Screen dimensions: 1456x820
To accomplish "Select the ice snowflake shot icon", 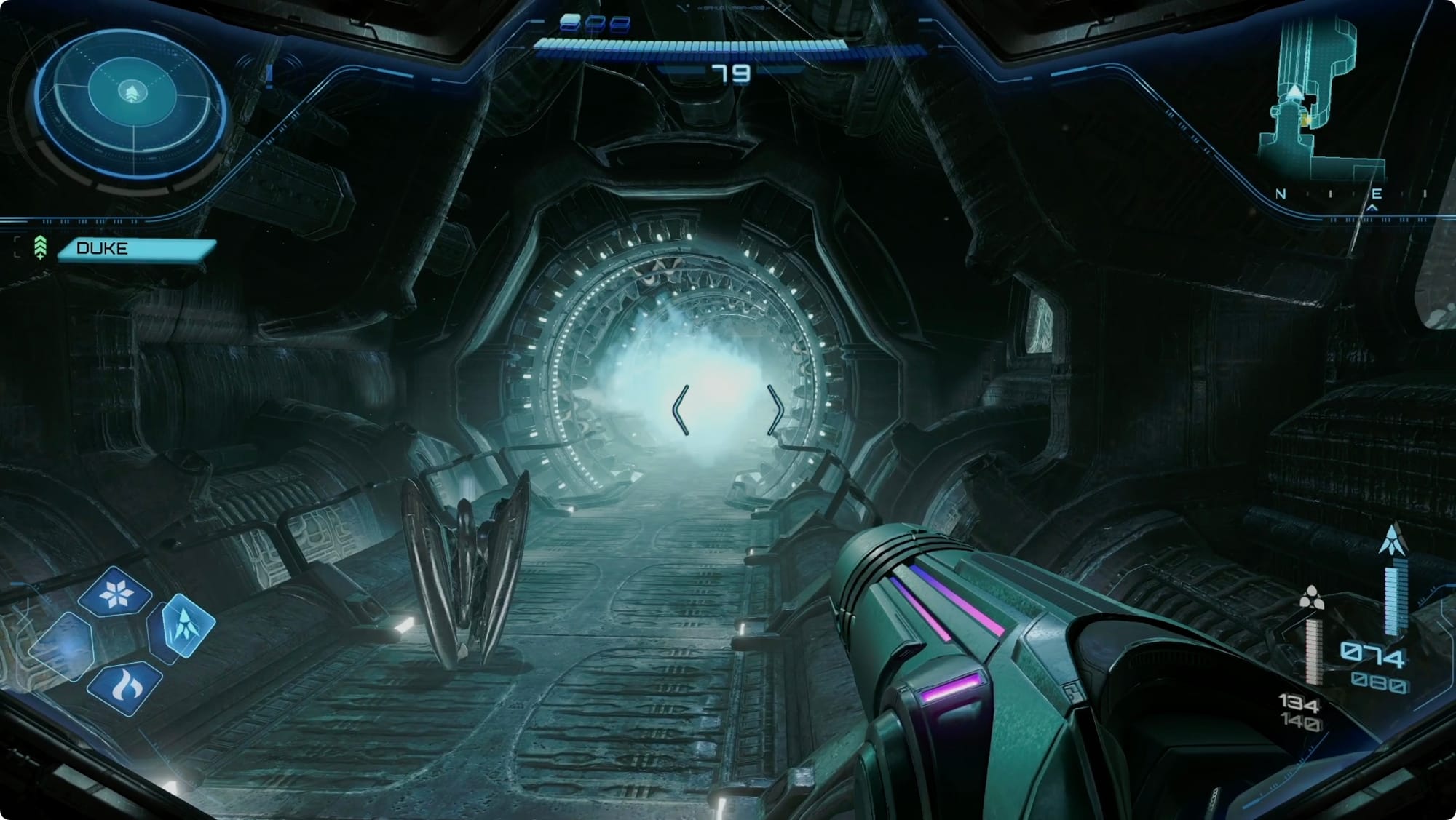I will (x=115, y=593).
